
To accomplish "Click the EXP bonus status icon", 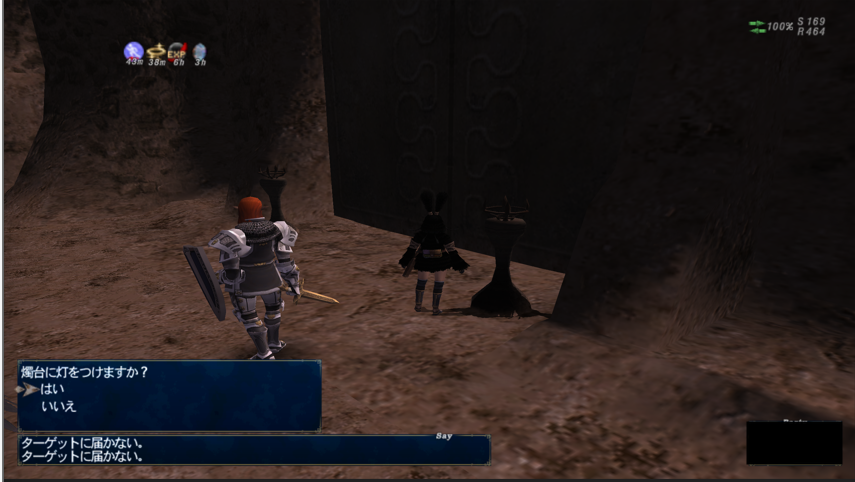I will pos(177,50).
